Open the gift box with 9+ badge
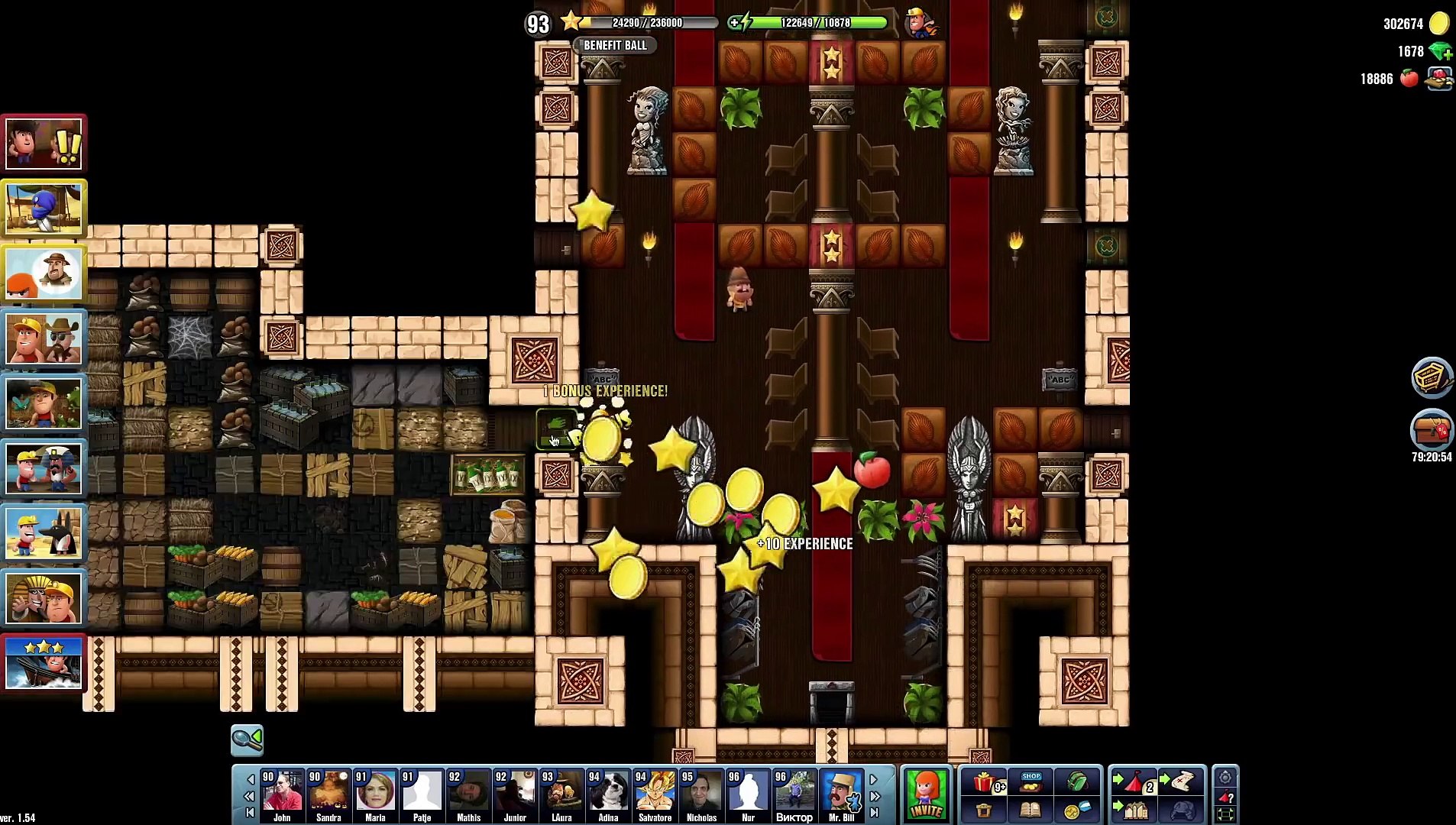Viewport: 1456px width, 825px height. click(x=985, y=782)
